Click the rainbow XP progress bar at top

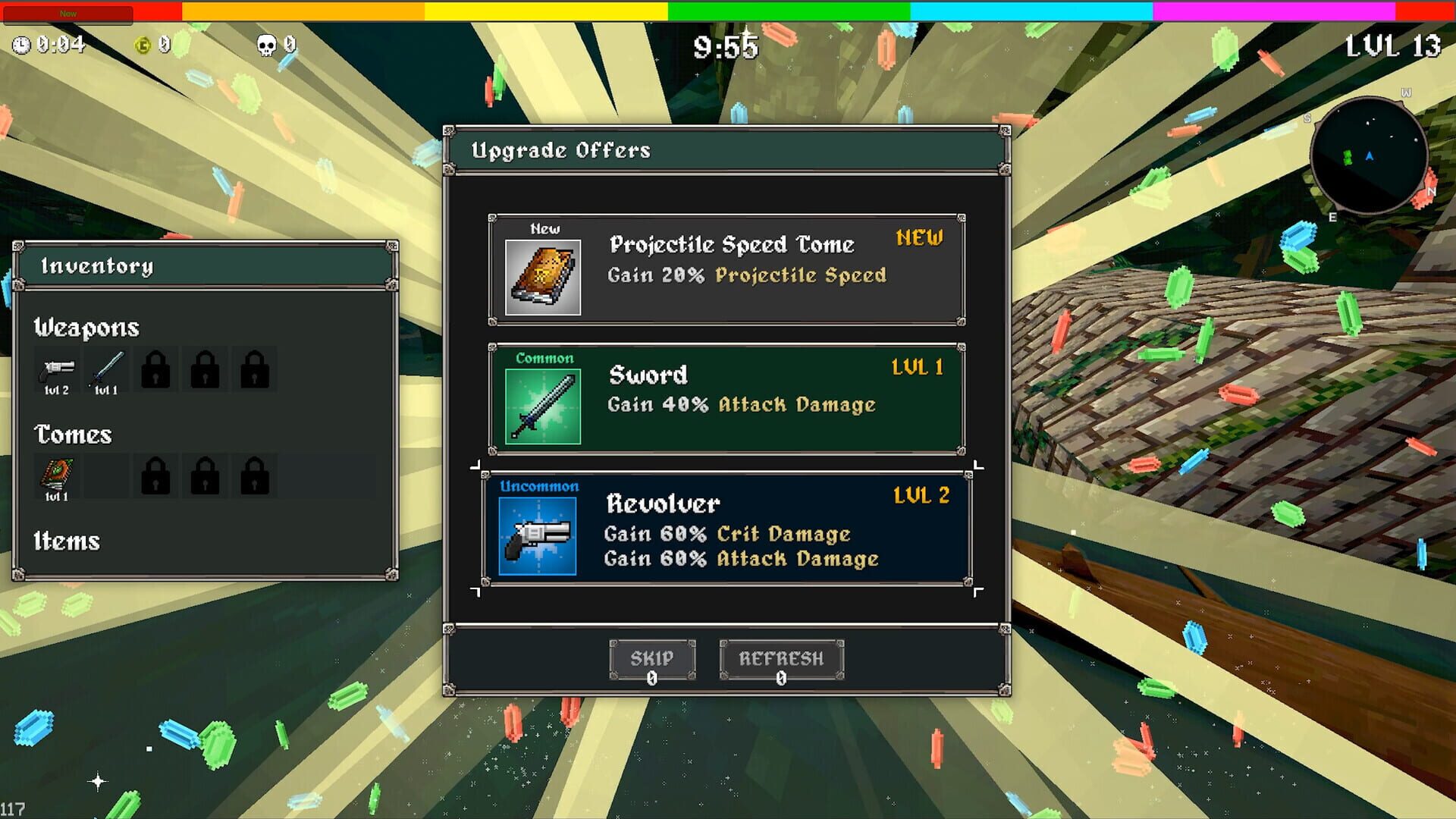click(728, 9)
